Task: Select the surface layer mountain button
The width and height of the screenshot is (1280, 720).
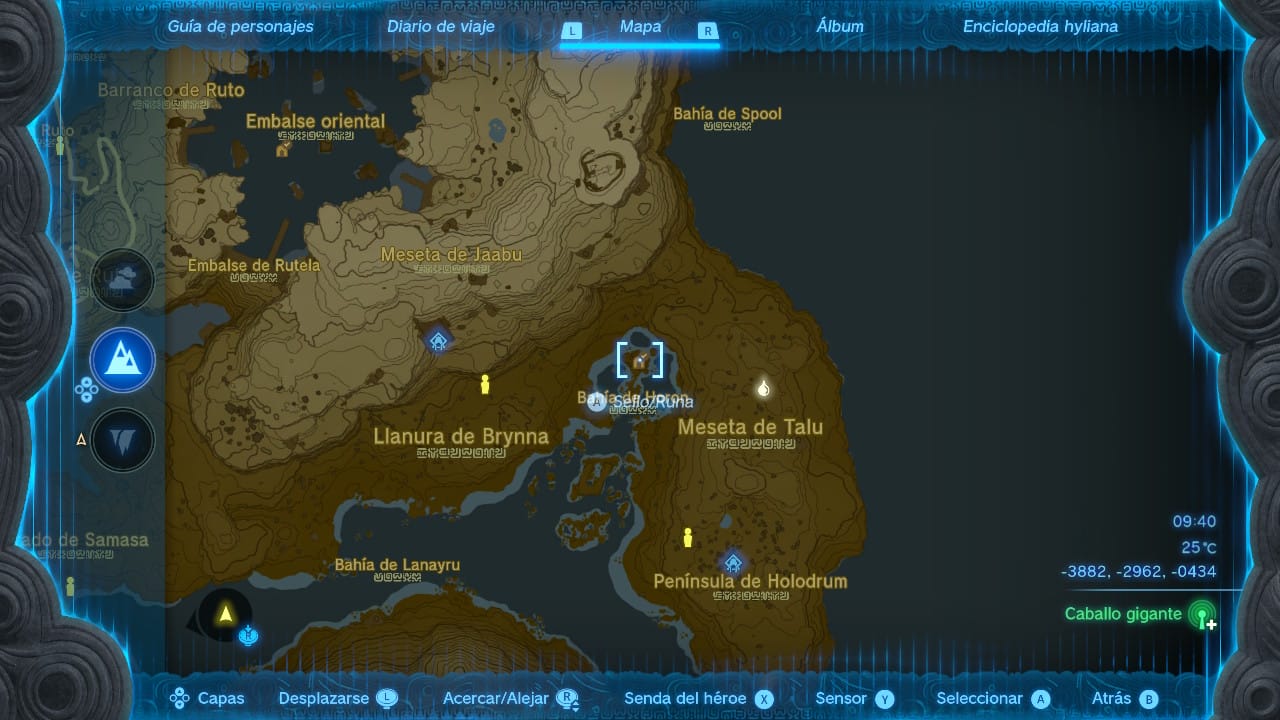Action: point(123,360)
